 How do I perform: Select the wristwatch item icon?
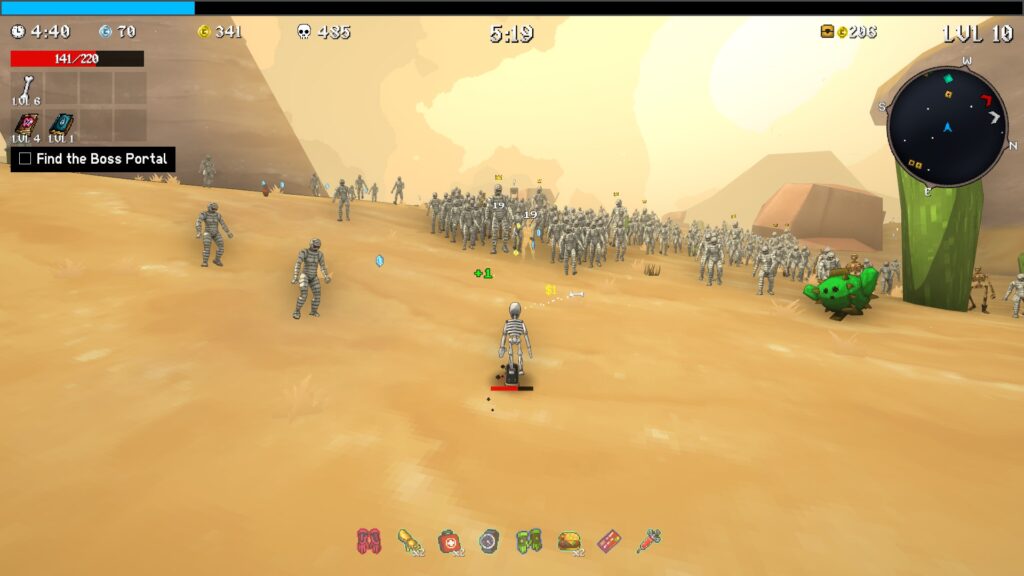pos(488,541)
